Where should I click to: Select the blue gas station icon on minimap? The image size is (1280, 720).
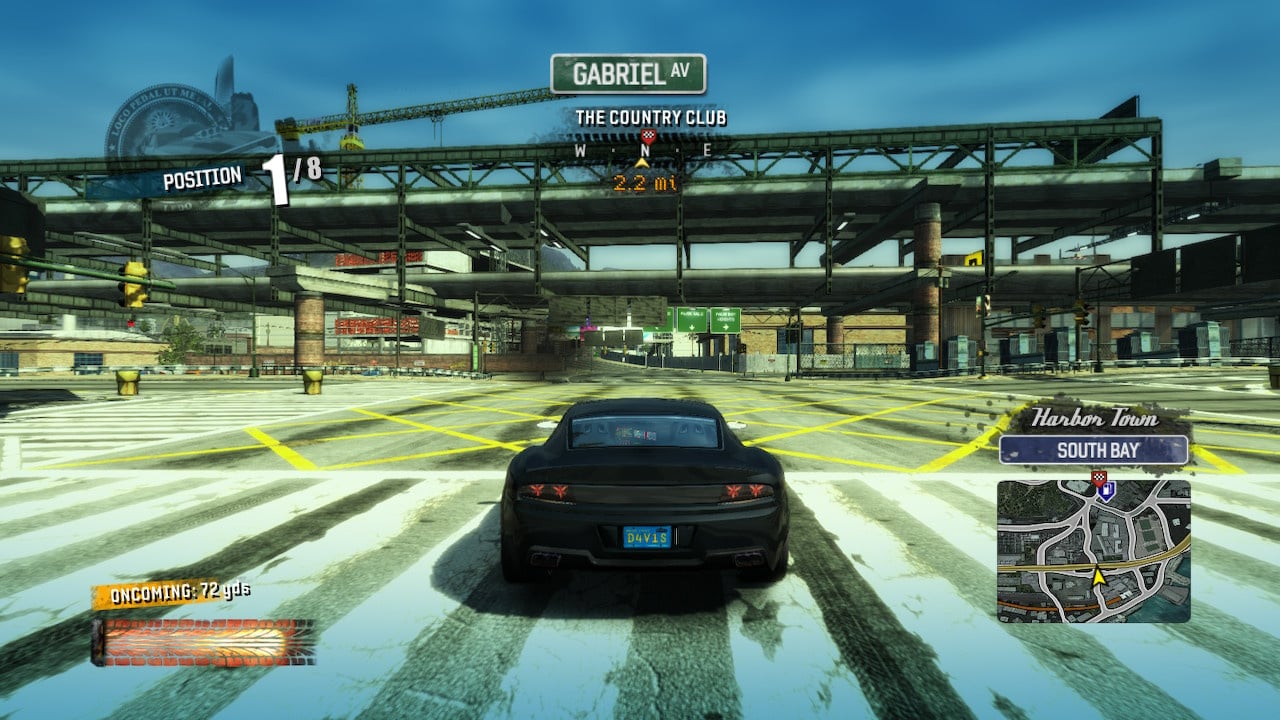click(x=1106, y=493)
